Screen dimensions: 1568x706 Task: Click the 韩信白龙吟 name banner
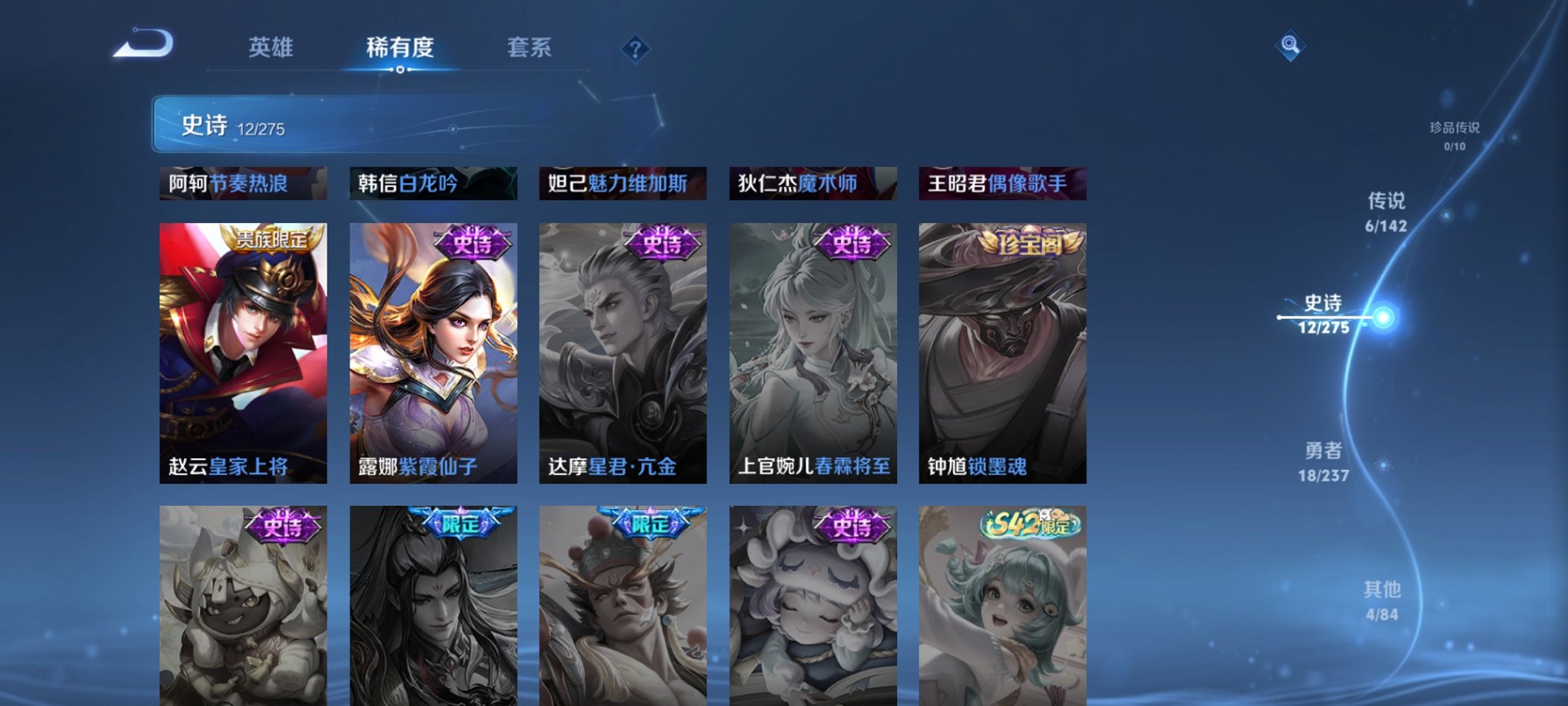pos(430,182)
